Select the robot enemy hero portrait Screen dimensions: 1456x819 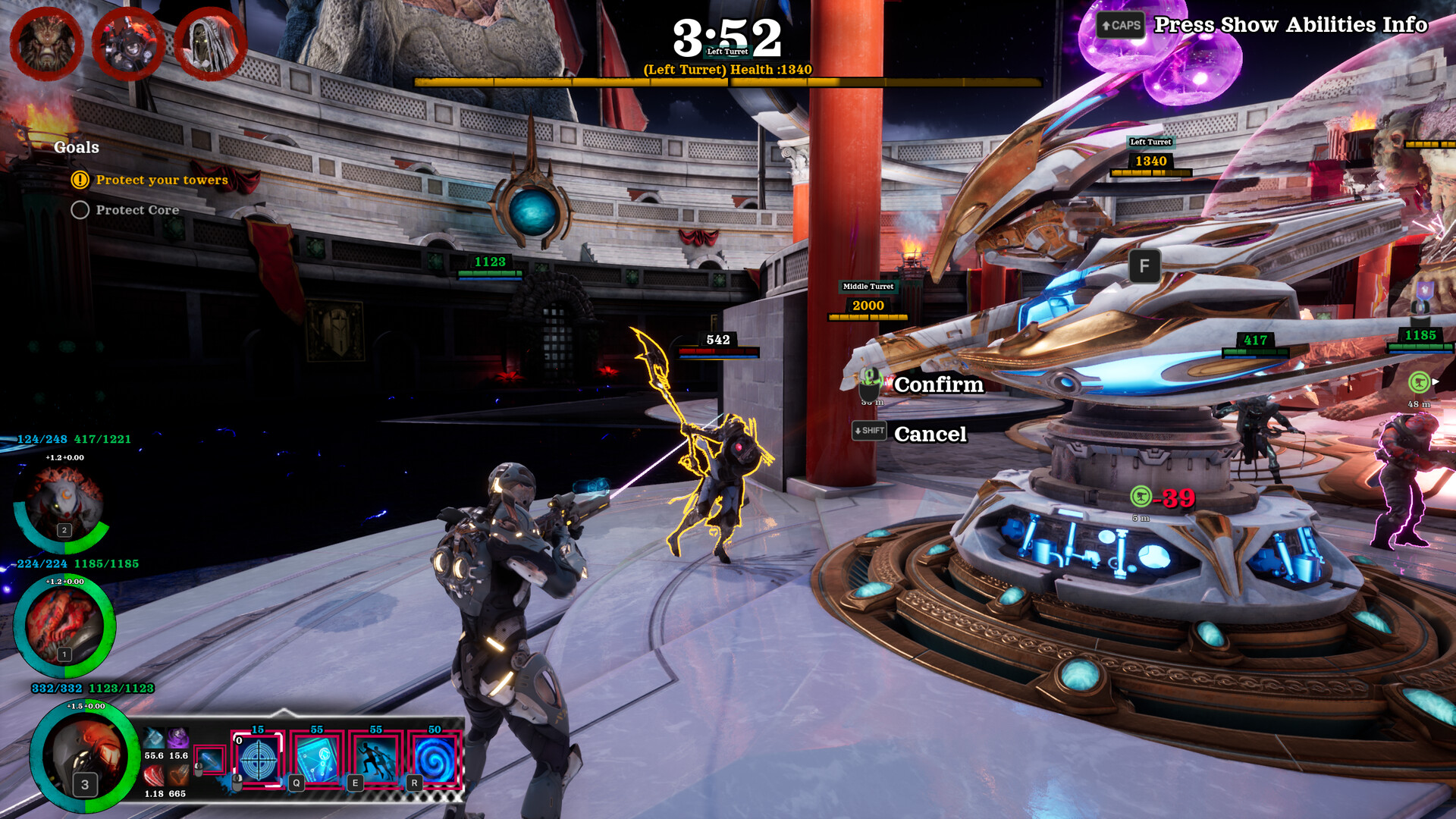(x=128, y=44)
